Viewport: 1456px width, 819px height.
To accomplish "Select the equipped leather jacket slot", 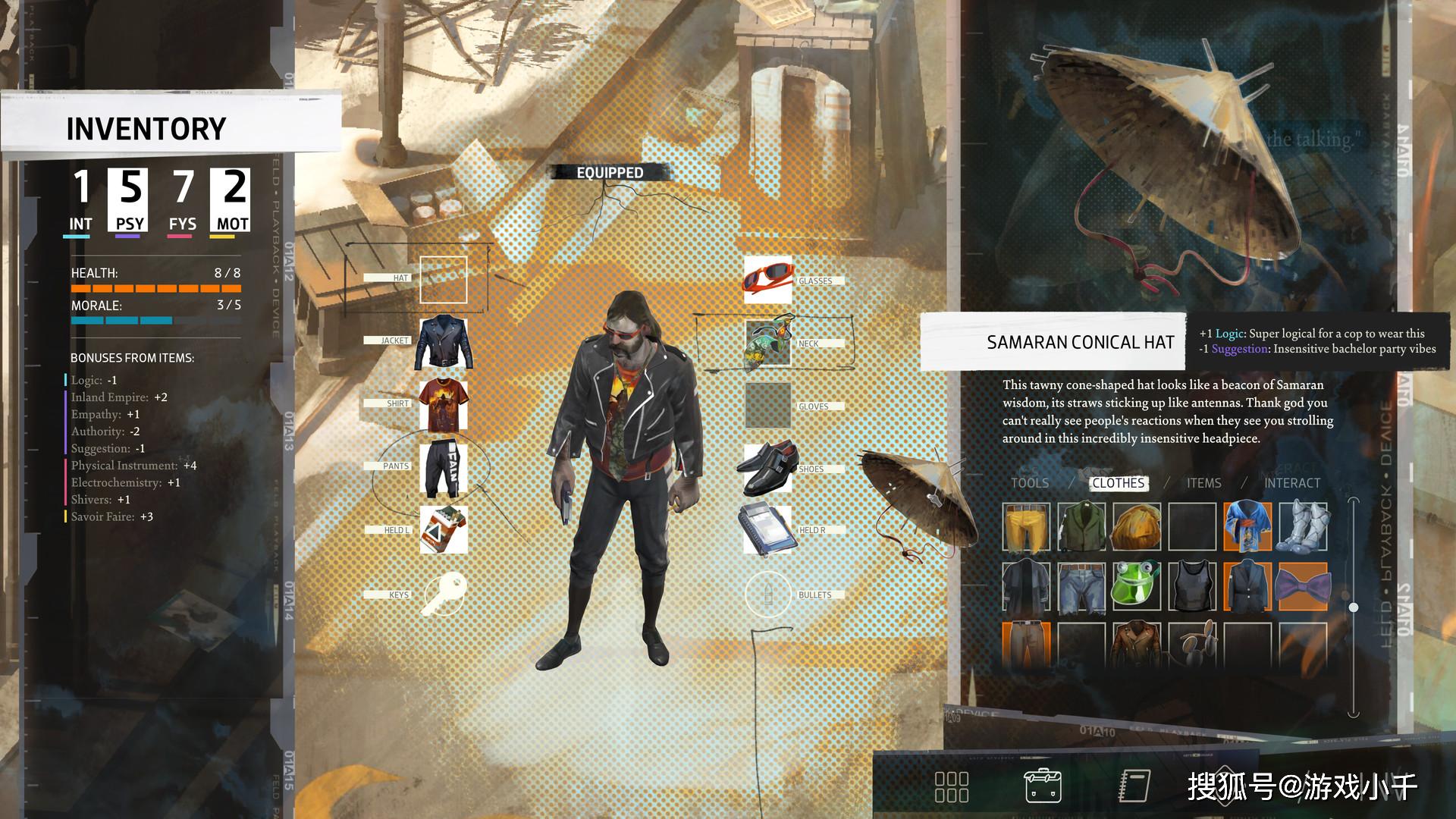I will [x=444, y=343].
